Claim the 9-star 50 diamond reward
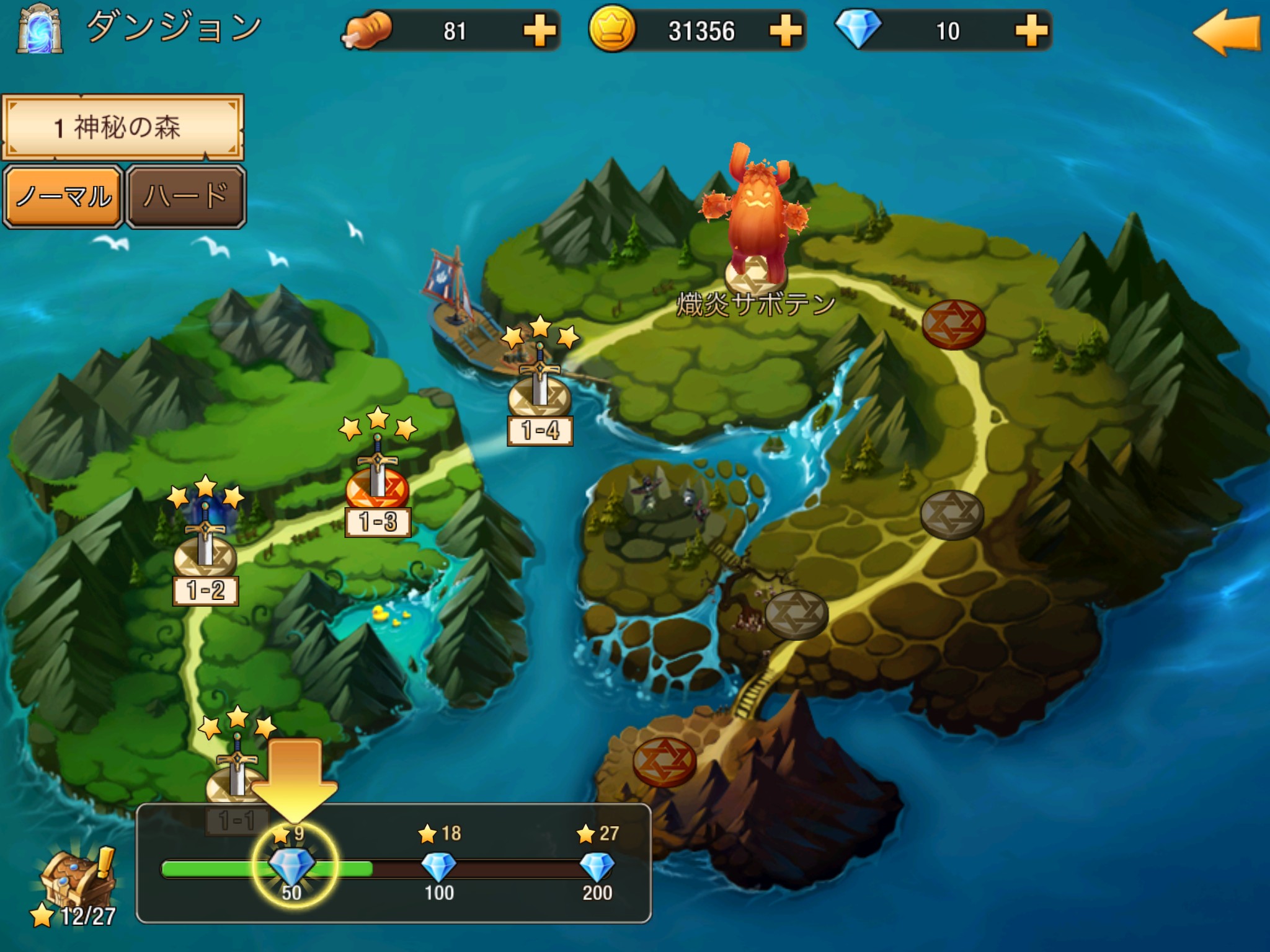1270x952 pixels. coord(292,866)
